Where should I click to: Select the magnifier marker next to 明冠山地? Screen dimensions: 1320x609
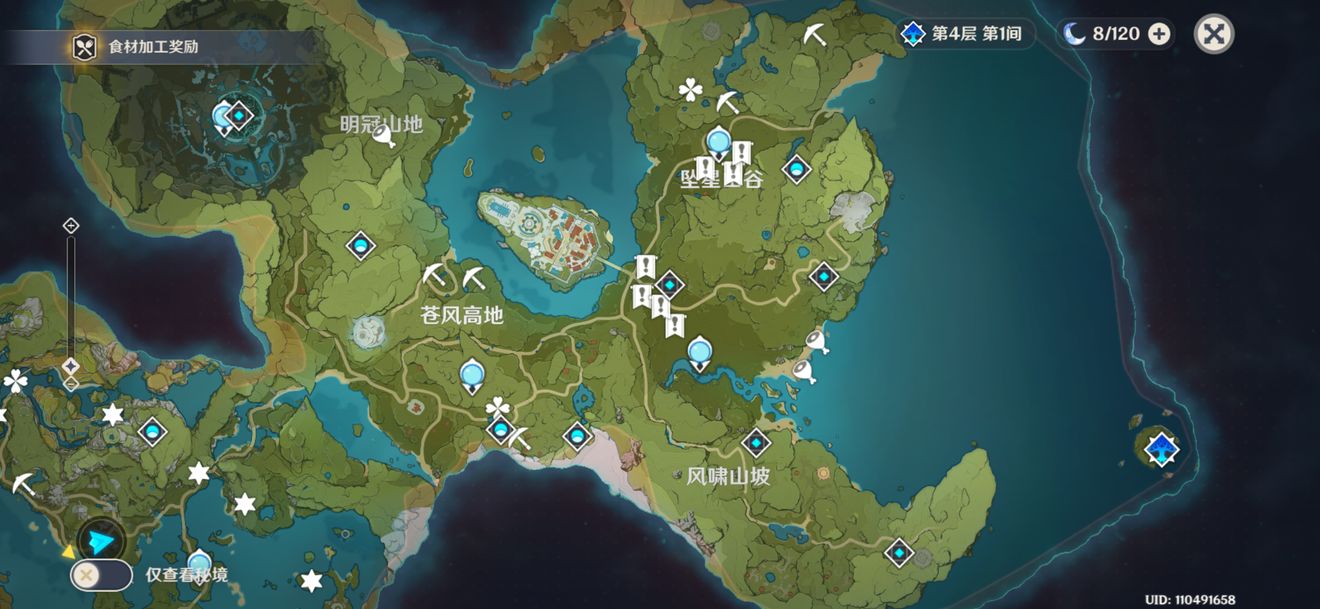pyautogui.click(x=384, y=136)
